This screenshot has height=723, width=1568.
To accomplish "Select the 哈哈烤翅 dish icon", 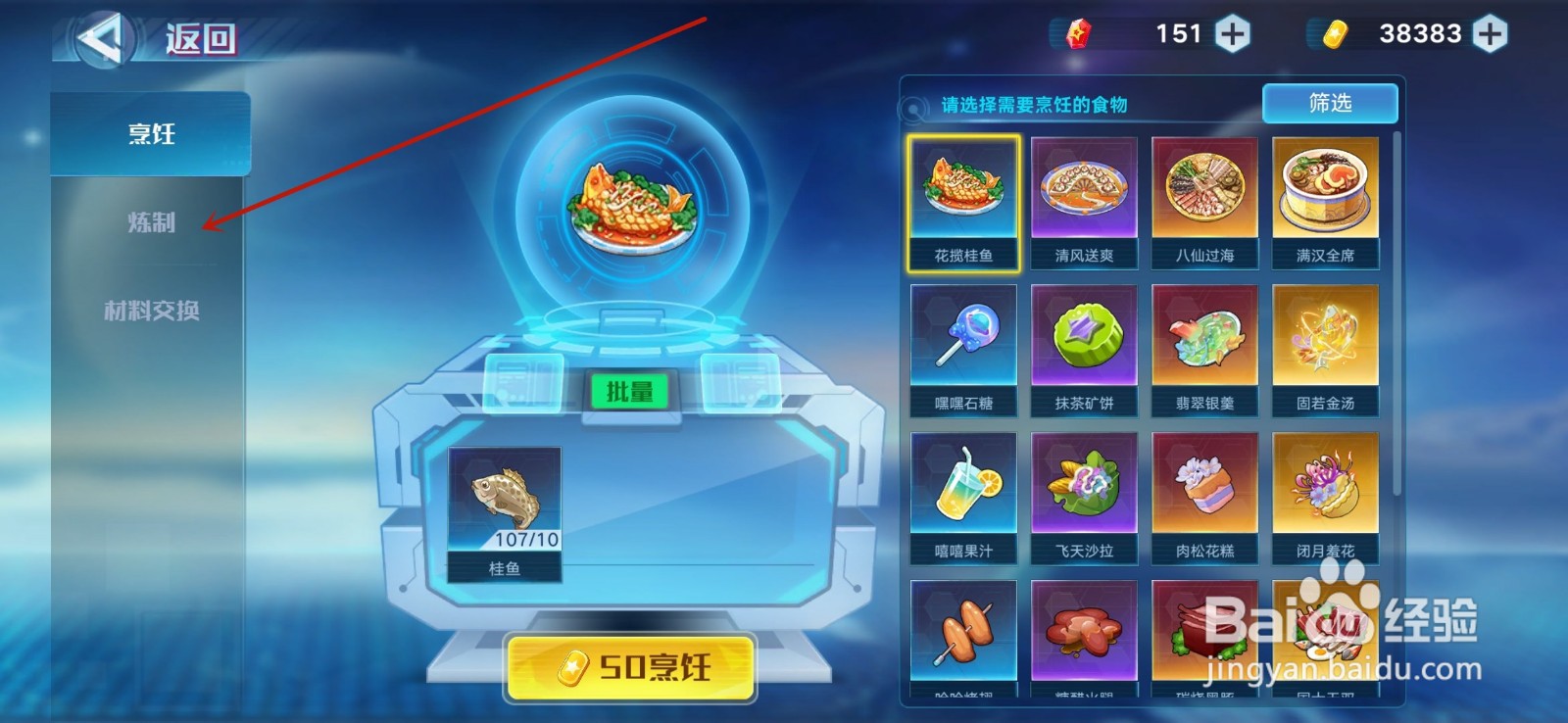I will [962, 632].
